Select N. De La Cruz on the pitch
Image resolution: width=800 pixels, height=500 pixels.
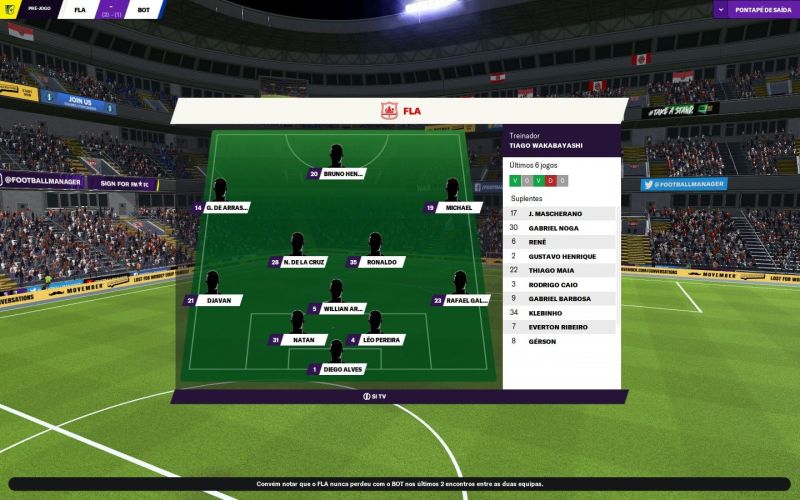point(303,262)
